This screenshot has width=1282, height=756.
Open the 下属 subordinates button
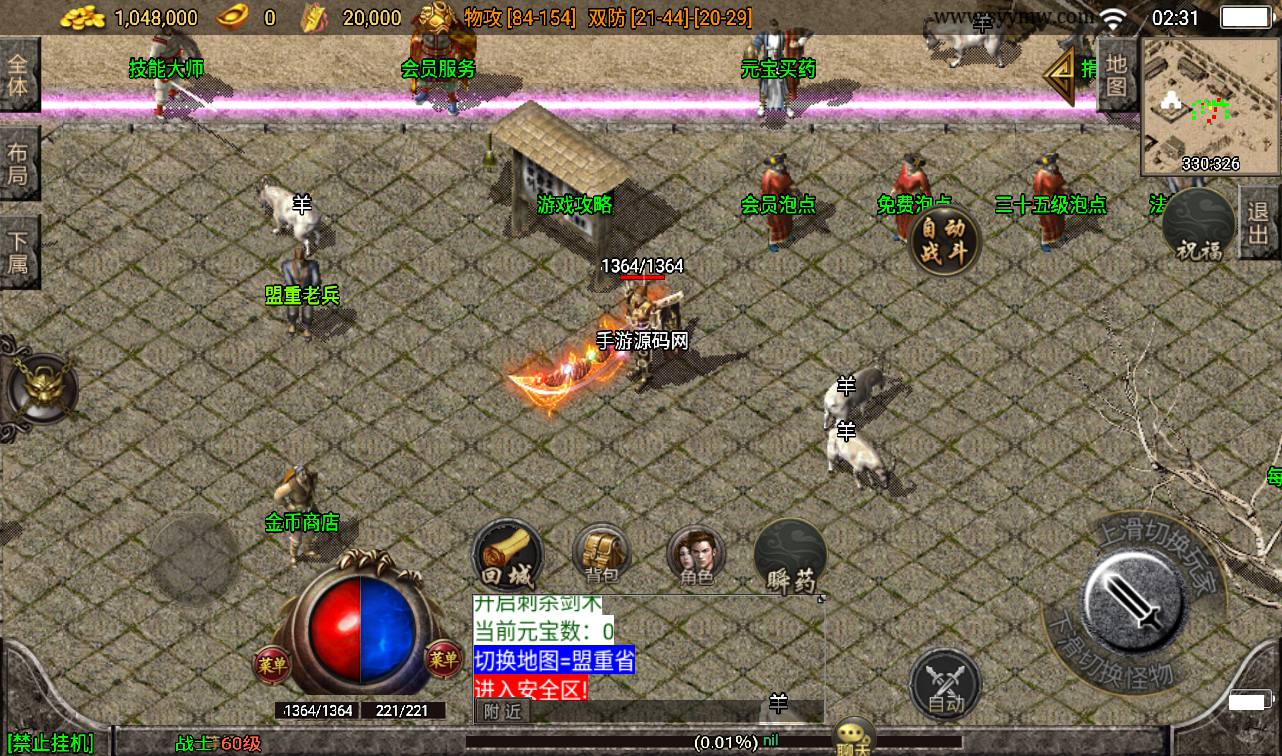pyautogui.click(x=18, y=252)
